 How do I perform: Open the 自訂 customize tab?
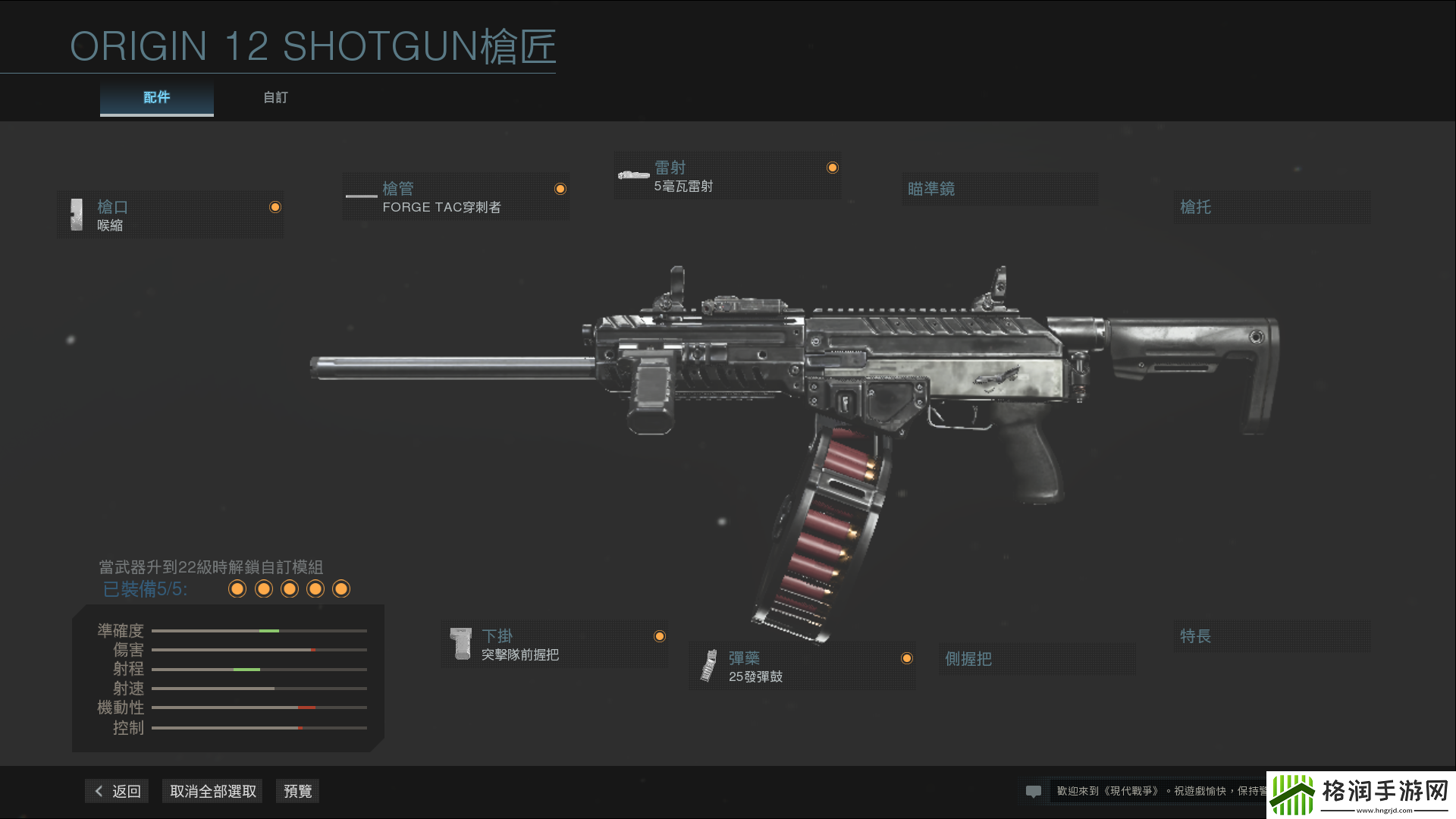pos(275,98)
